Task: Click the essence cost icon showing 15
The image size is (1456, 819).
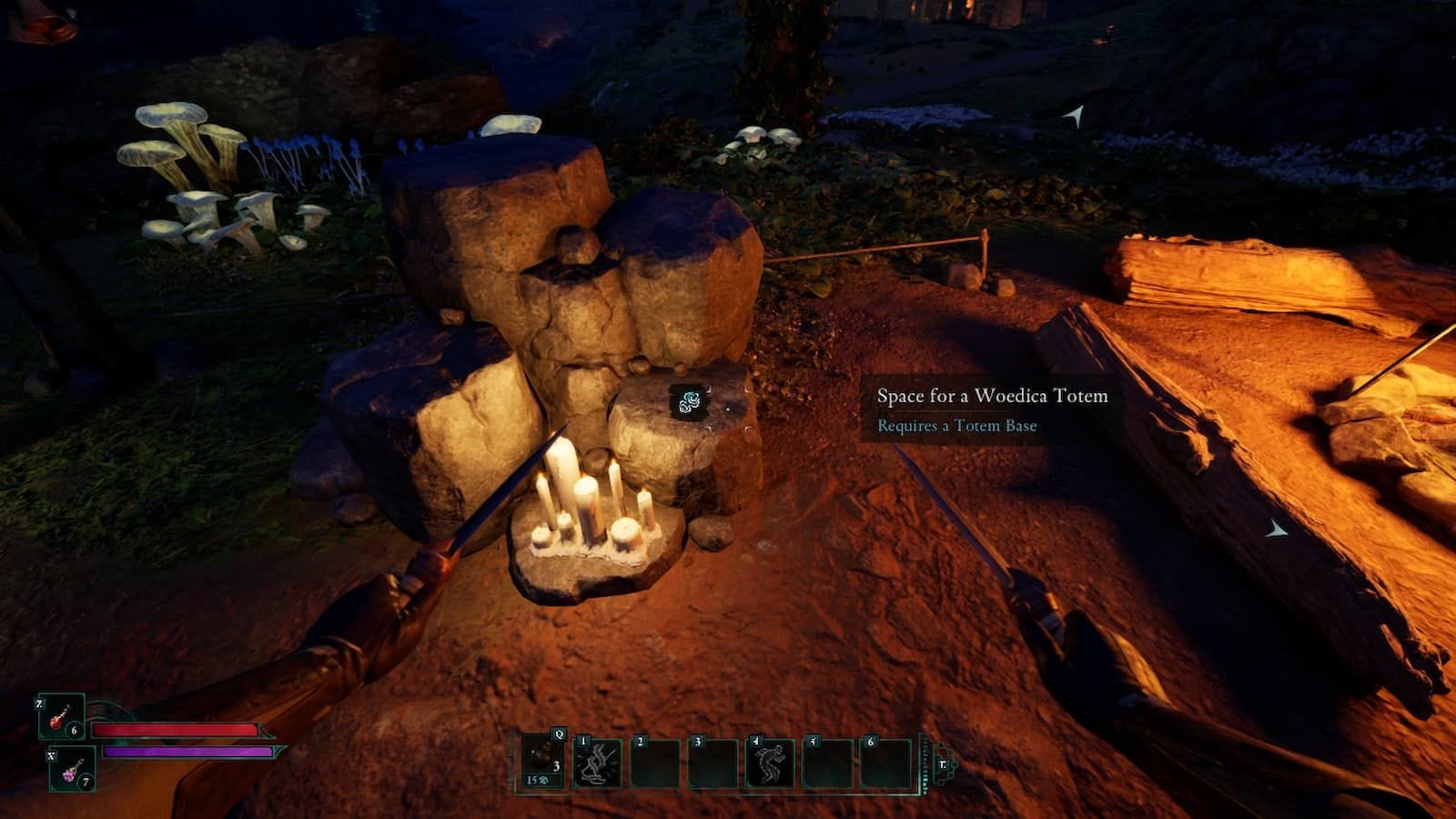Action: [x=537, y=780]
